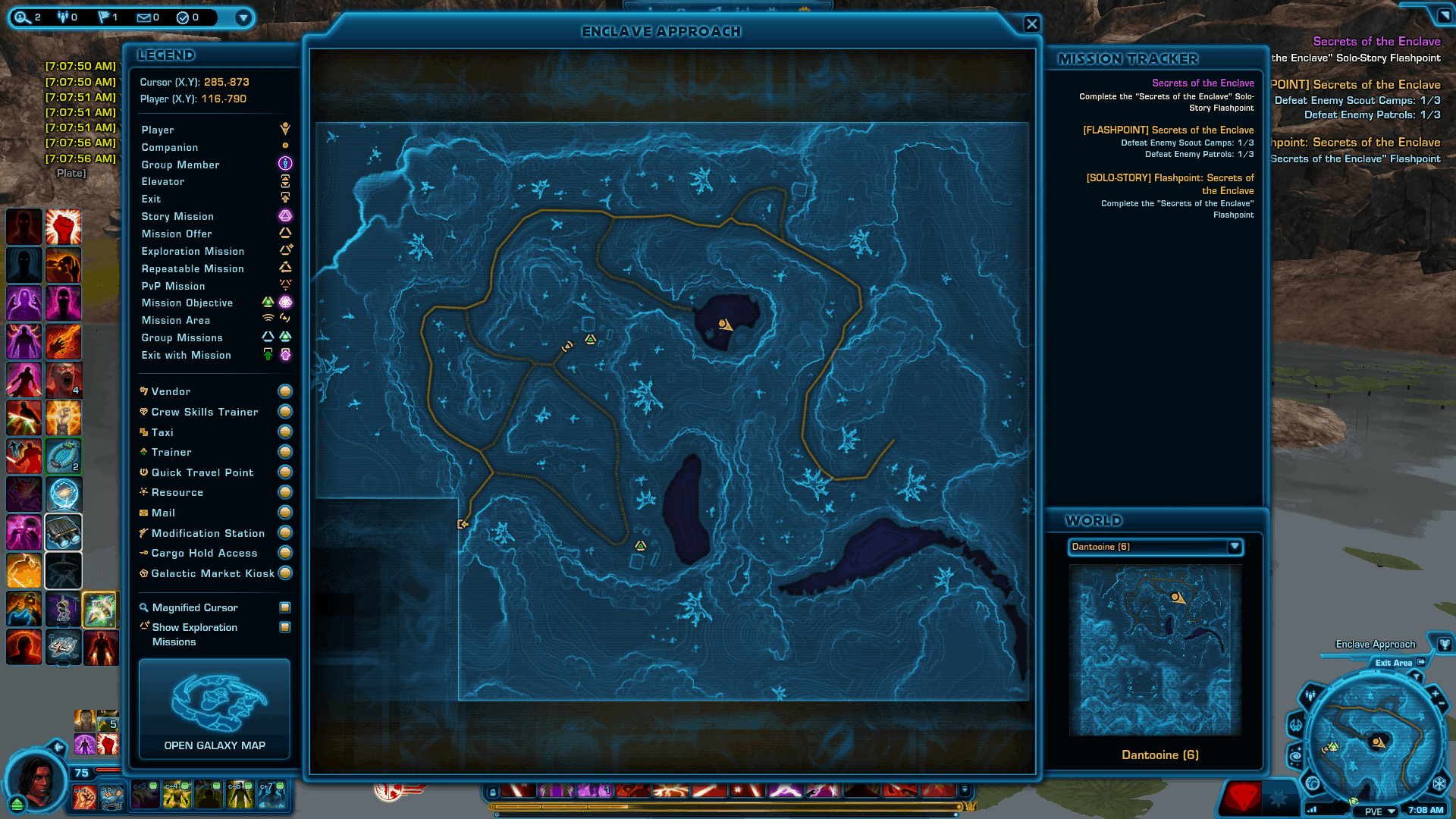This screenshot has width=1456, height=819.
Task: Open the PVE mode dropdown
Action: pyautogui.click(x=1391, y=811)
